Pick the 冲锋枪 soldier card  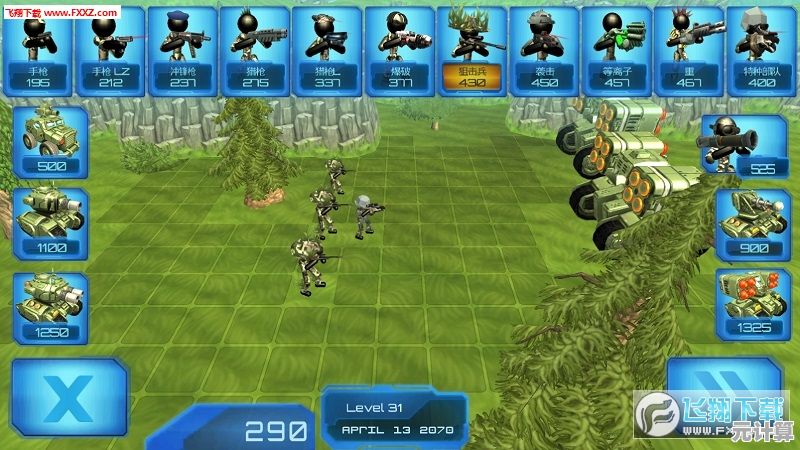[x=182, y=50]
